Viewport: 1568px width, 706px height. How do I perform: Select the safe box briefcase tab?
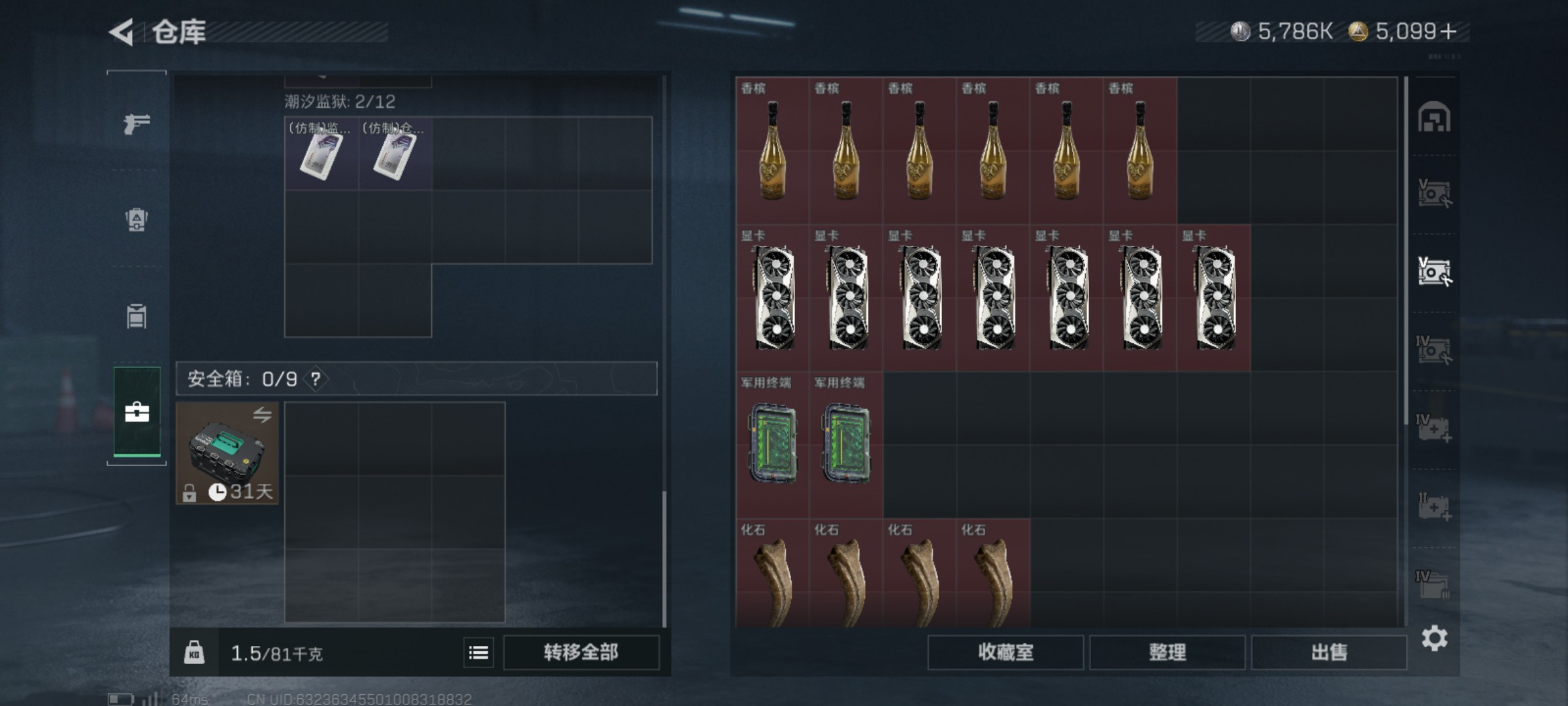click(137, 412)
